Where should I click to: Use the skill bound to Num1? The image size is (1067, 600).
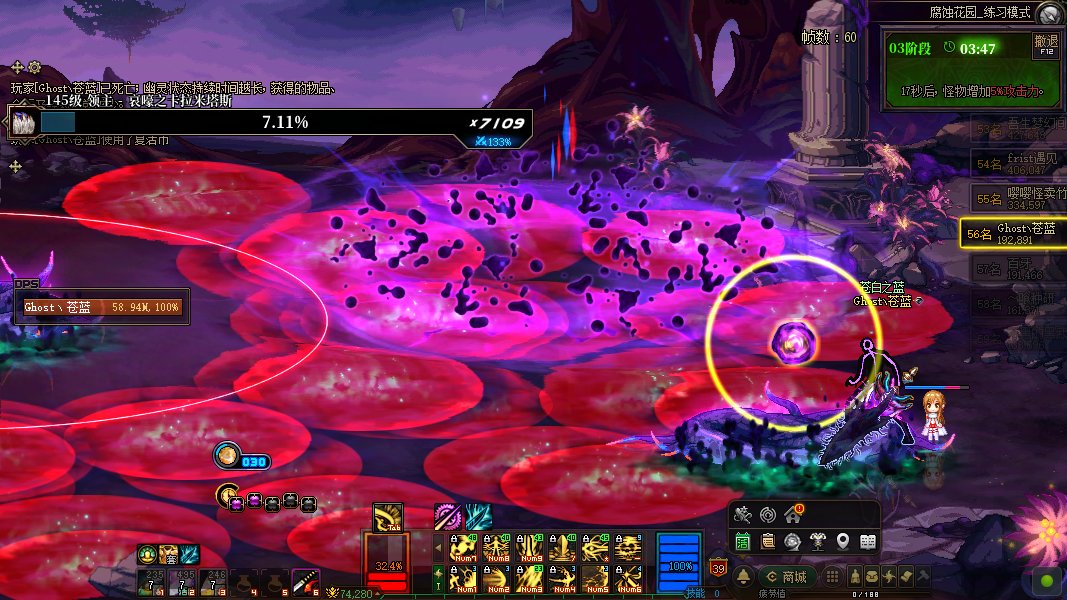pos(463,578)
